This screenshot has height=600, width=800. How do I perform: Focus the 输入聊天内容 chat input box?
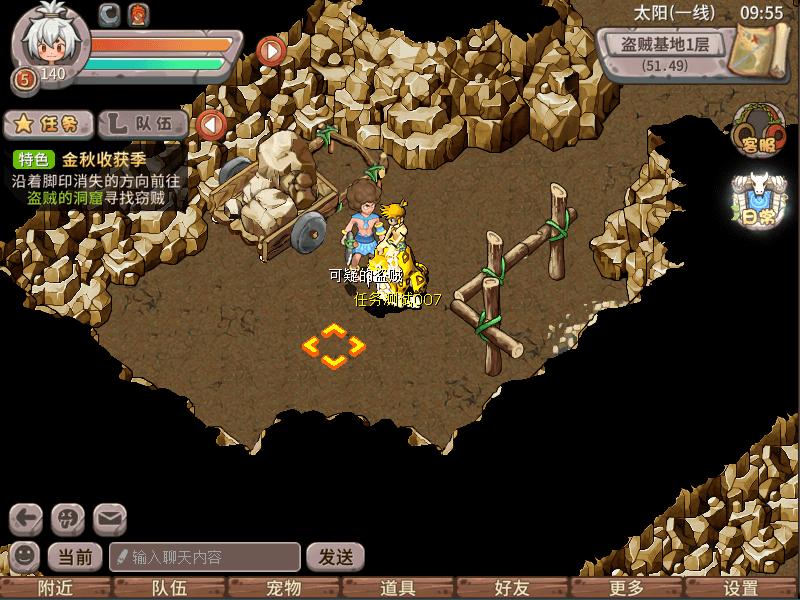pos(205,557)
